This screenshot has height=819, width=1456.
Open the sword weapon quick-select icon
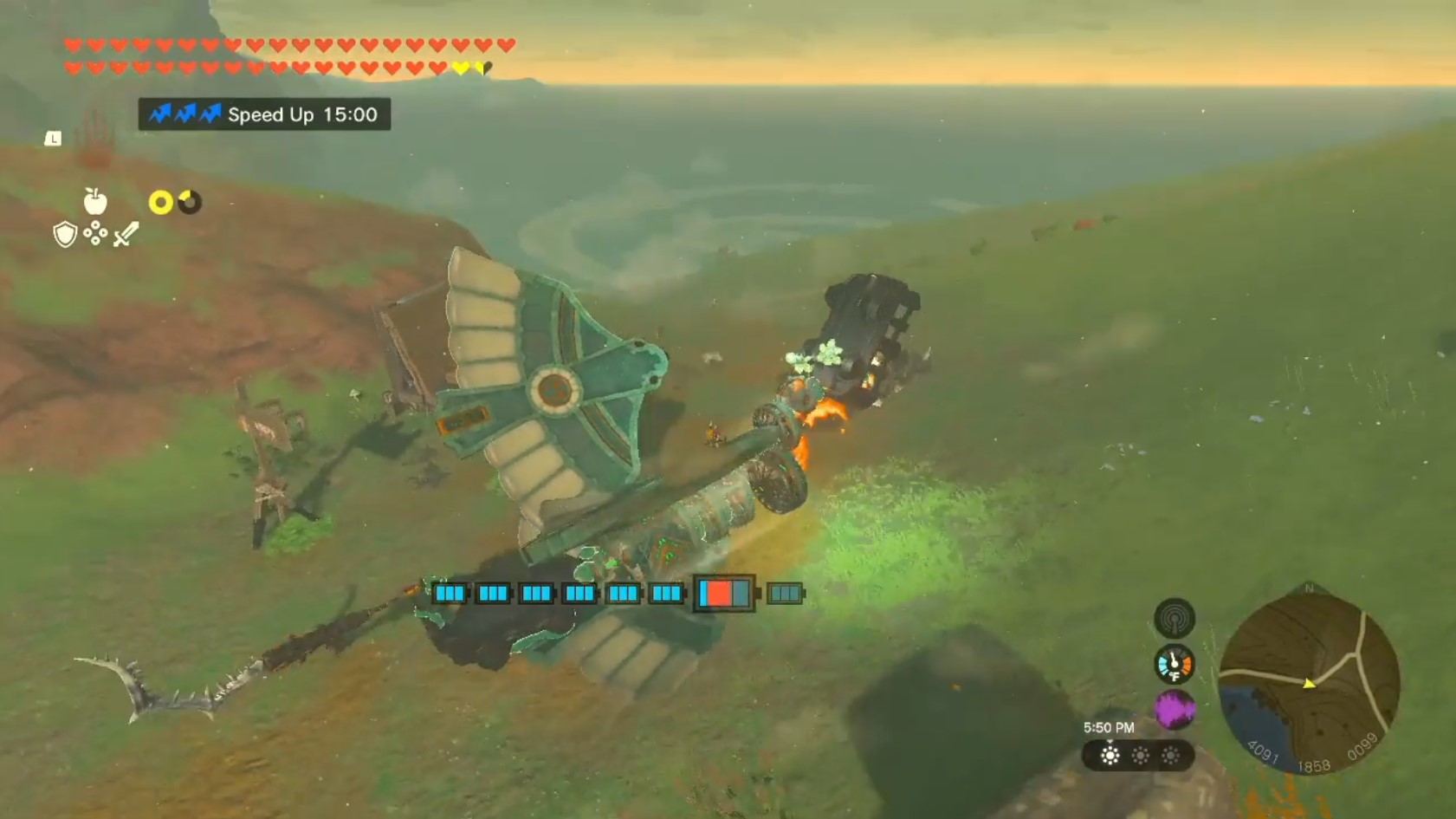(126, 234)
